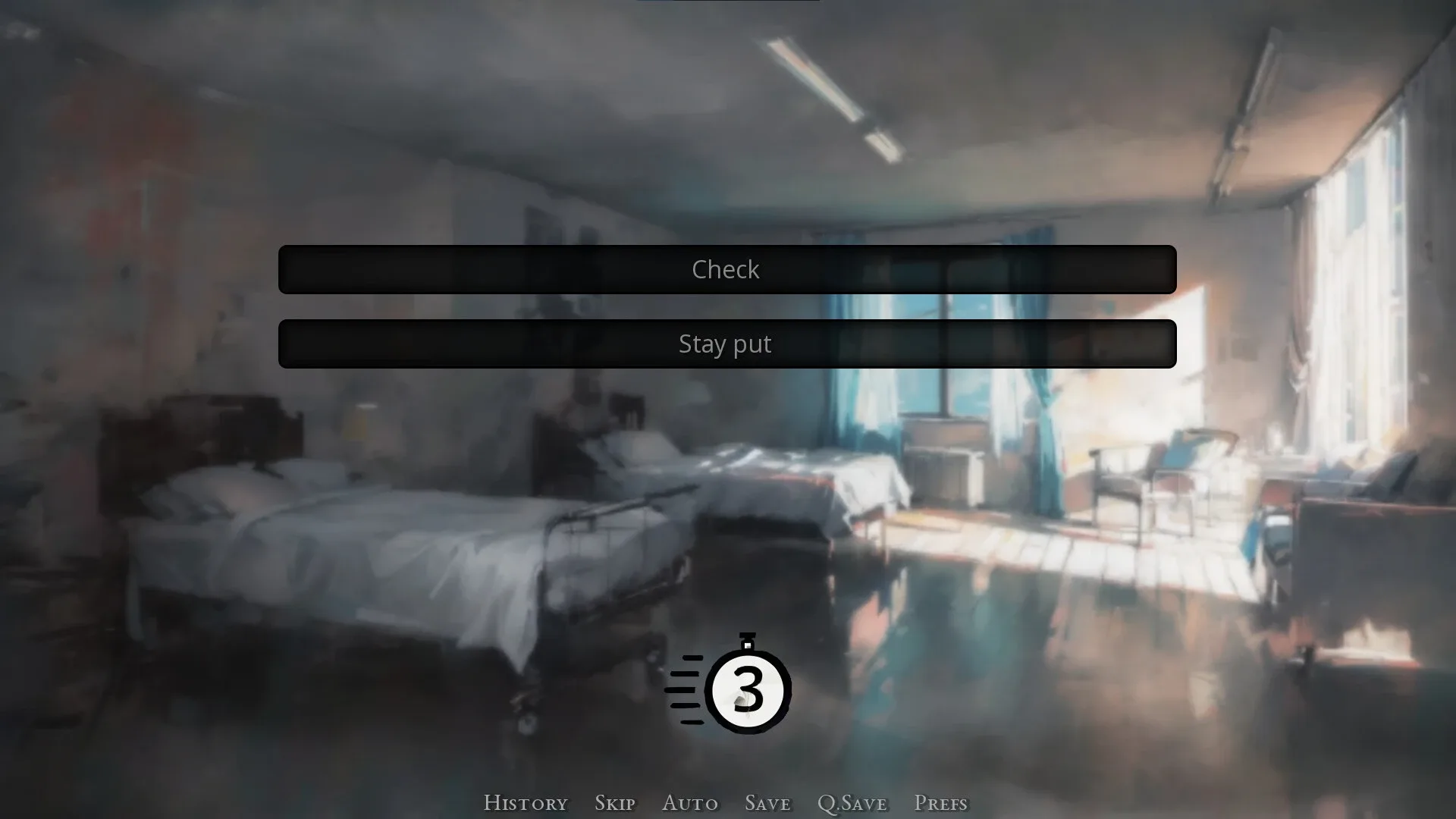
Task: Turn on Auto-advance mode
Action: coord(690,802)
